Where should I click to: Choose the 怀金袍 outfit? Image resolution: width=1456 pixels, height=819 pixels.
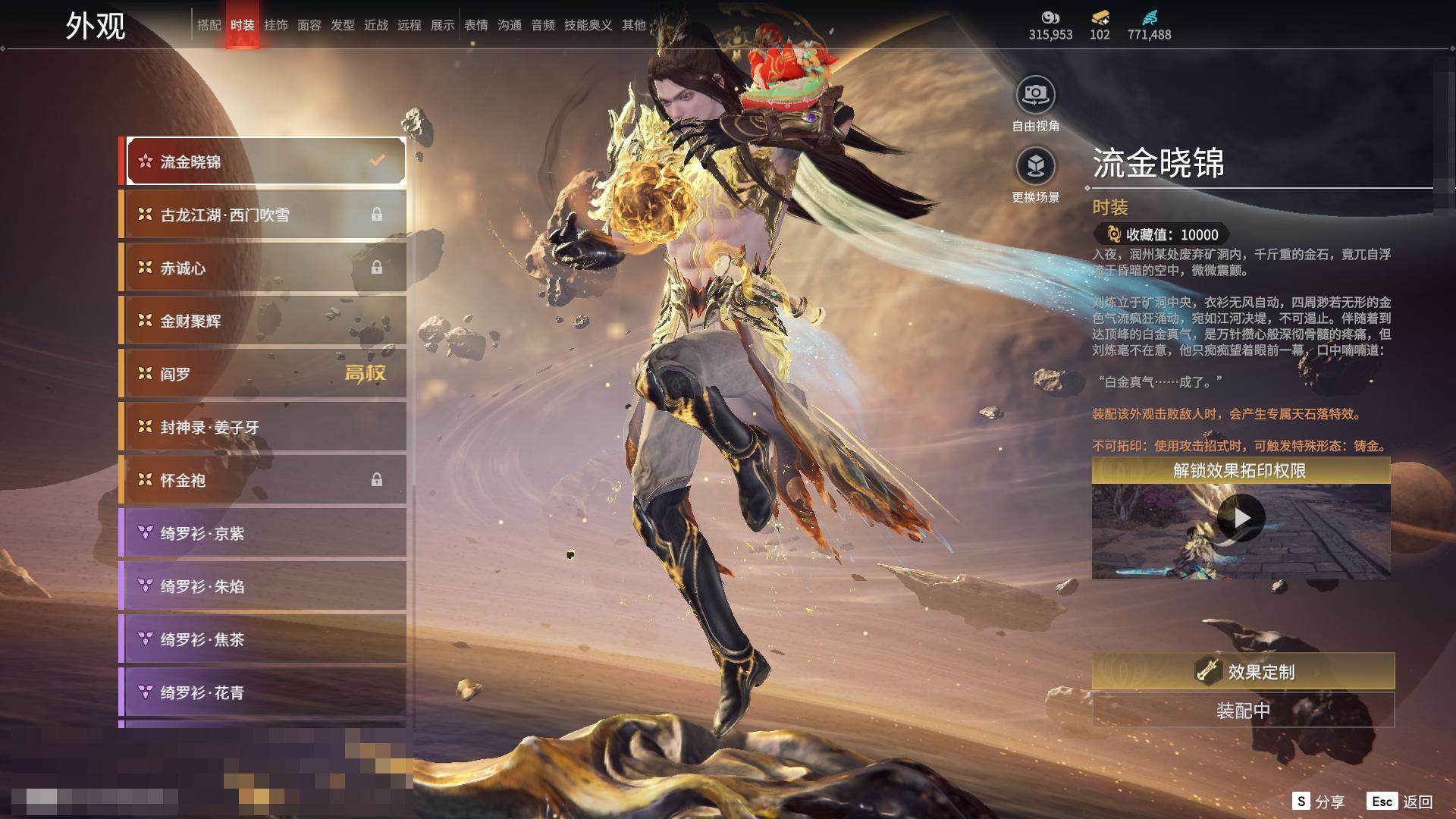pyautogui.click(x=262, y=480)
